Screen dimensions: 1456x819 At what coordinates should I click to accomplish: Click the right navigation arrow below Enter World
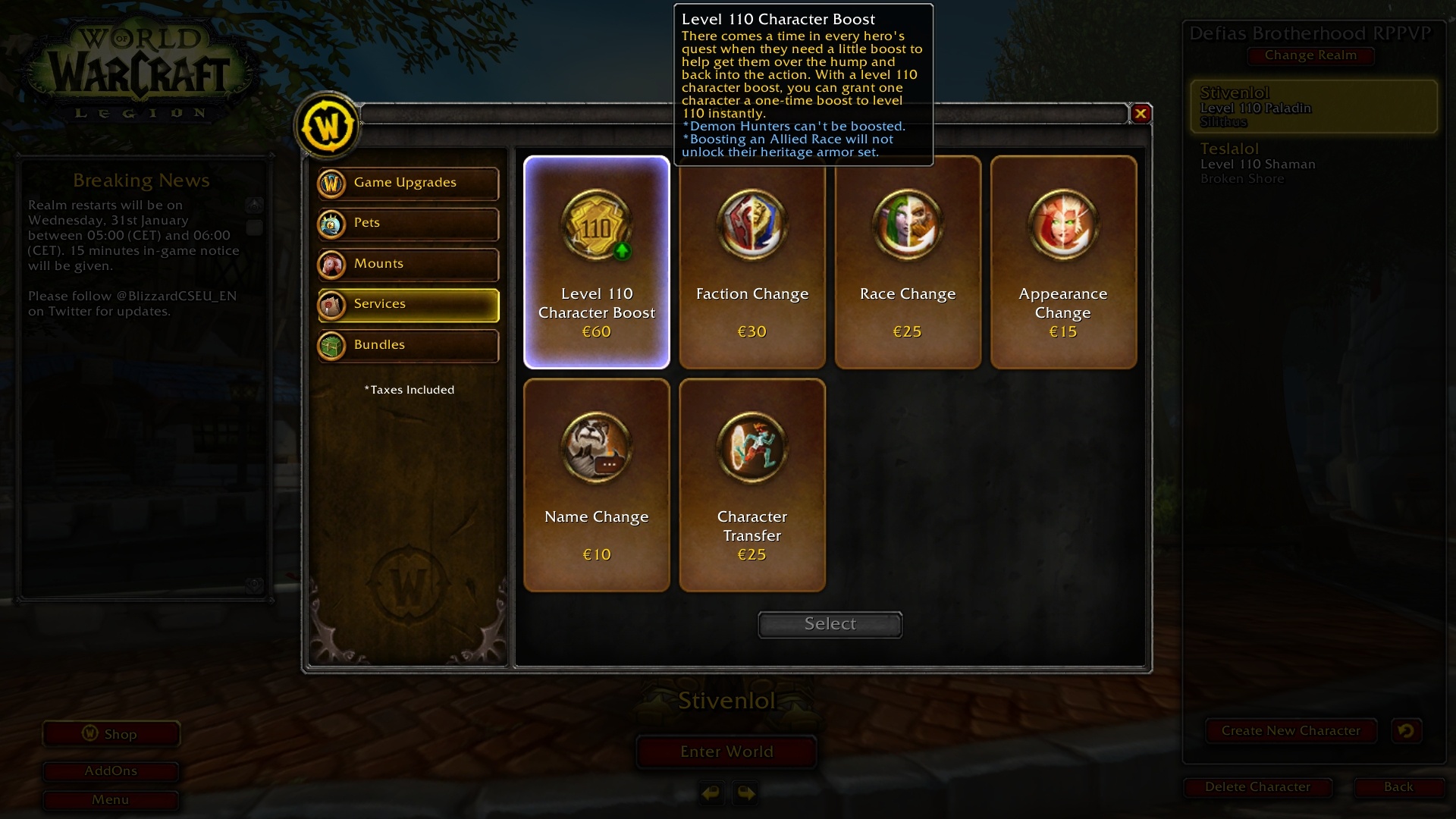tap(745, 793)
